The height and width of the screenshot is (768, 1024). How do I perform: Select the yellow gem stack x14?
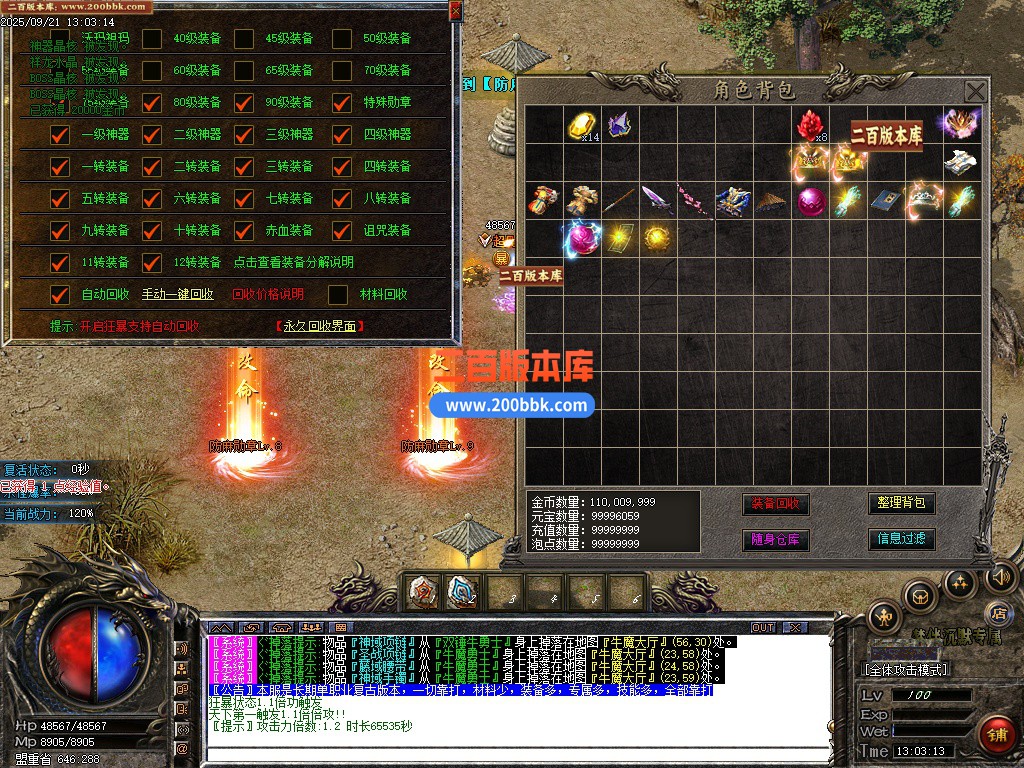(x=582, y=126)
